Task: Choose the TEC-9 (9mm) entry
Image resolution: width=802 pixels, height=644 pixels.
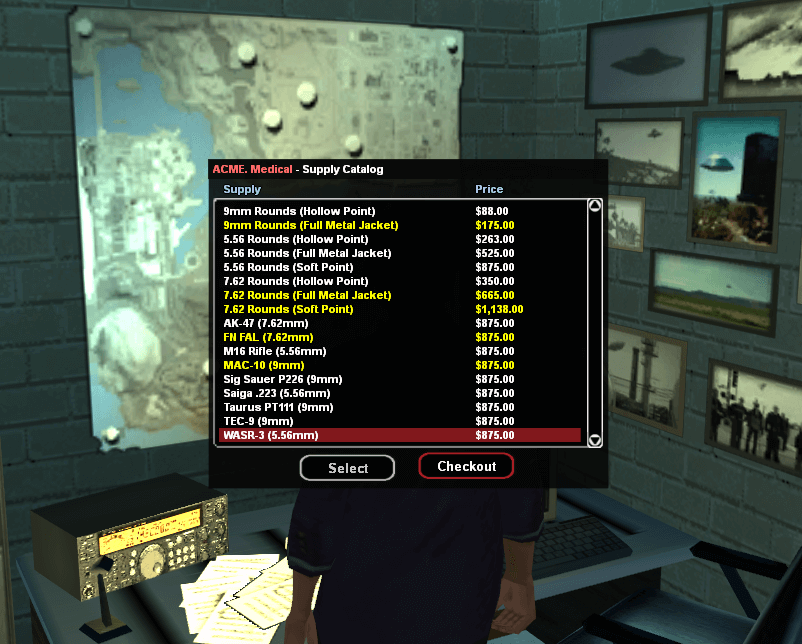Action: click(258, 421)
